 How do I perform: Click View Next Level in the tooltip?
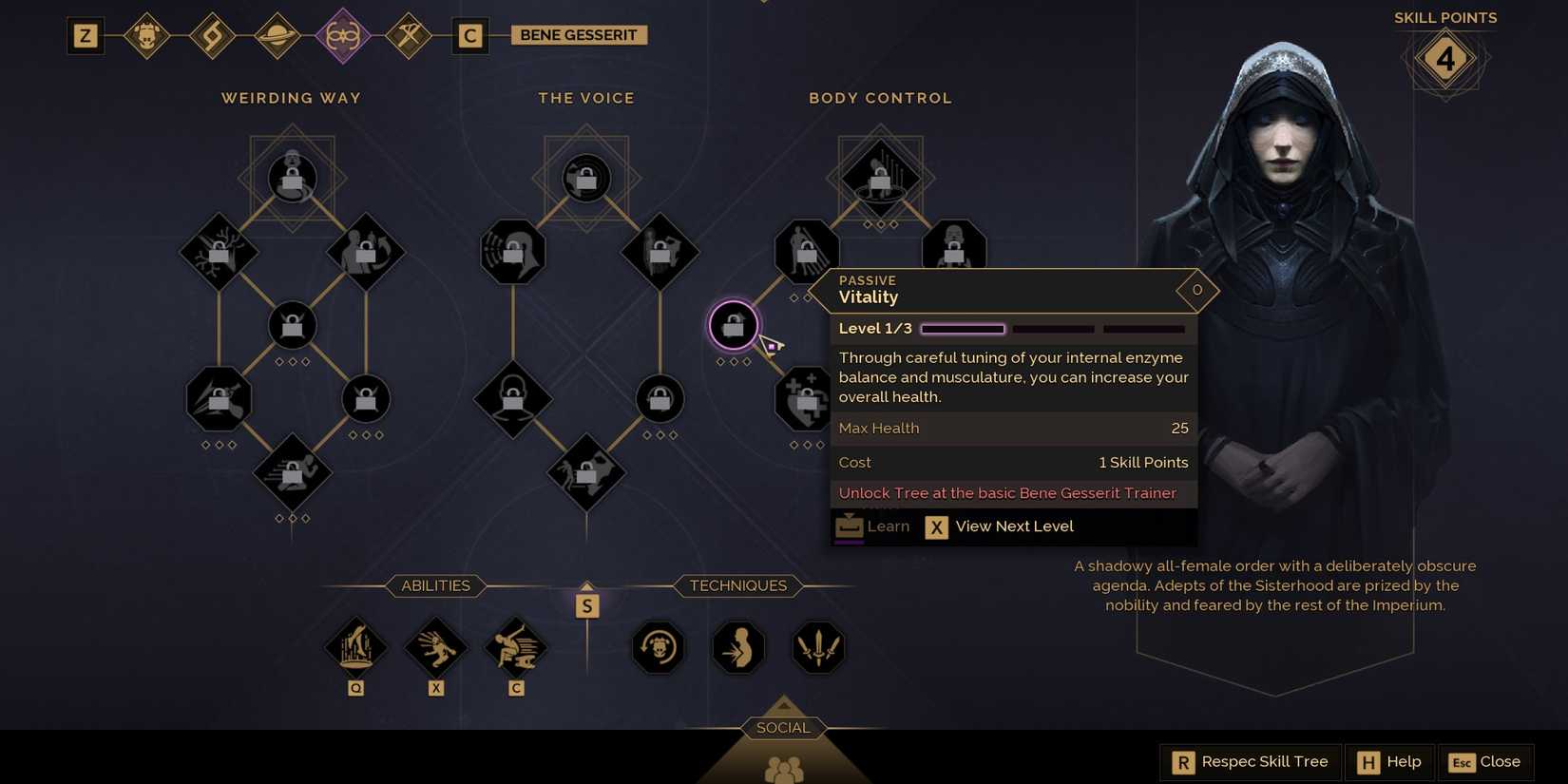pyautogui.click(x=1000, y=526)
